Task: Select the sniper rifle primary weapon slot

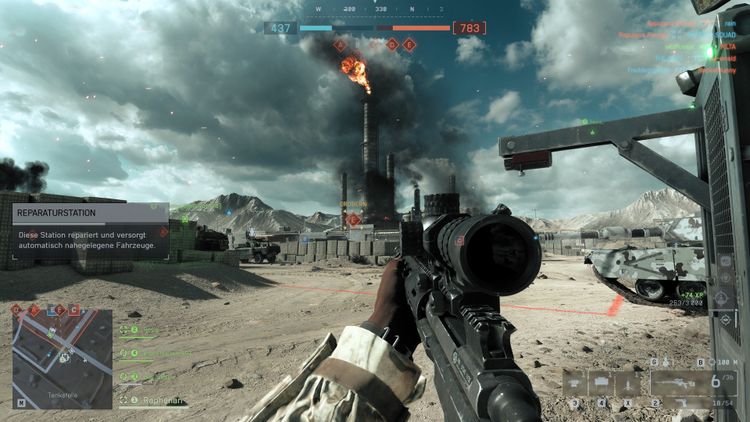Action: point(680,381)
